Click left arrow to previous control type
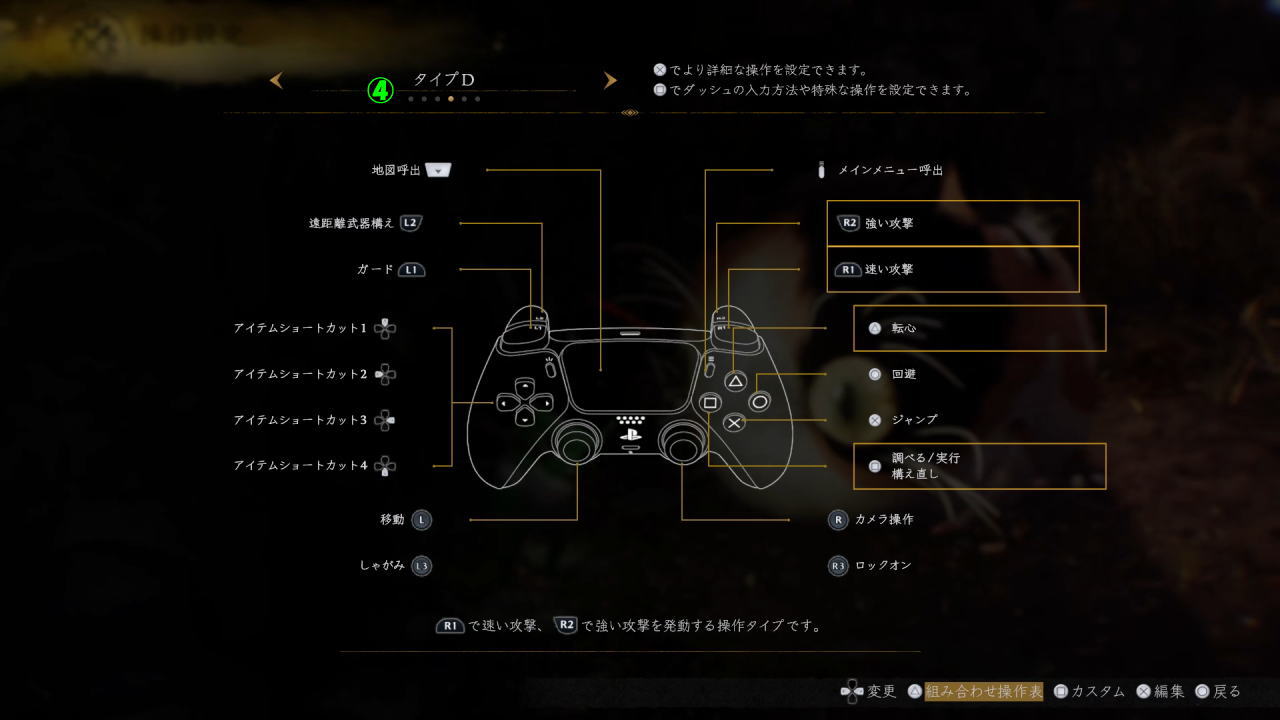The image size is (1280, 720). click(x=277, y=80)
